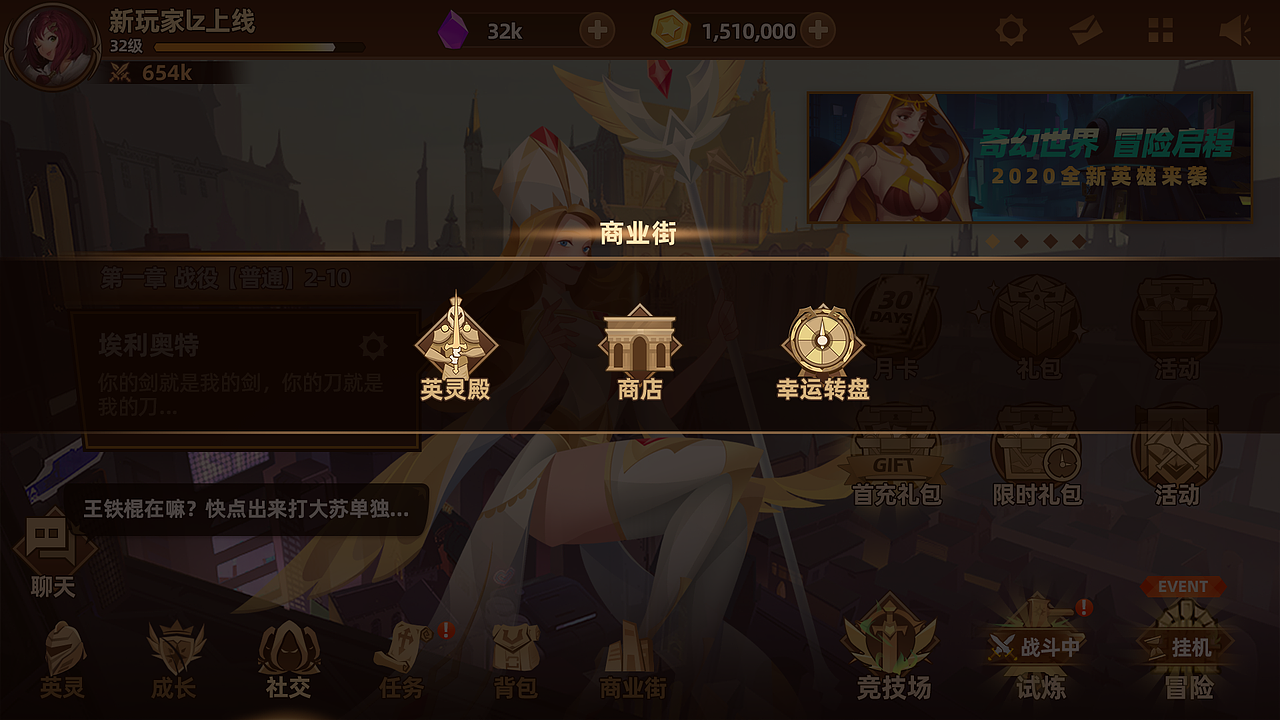The image size is (1280, 720).
Task: Select the second banner carousel dot
Action: (x=1021, y=241)
